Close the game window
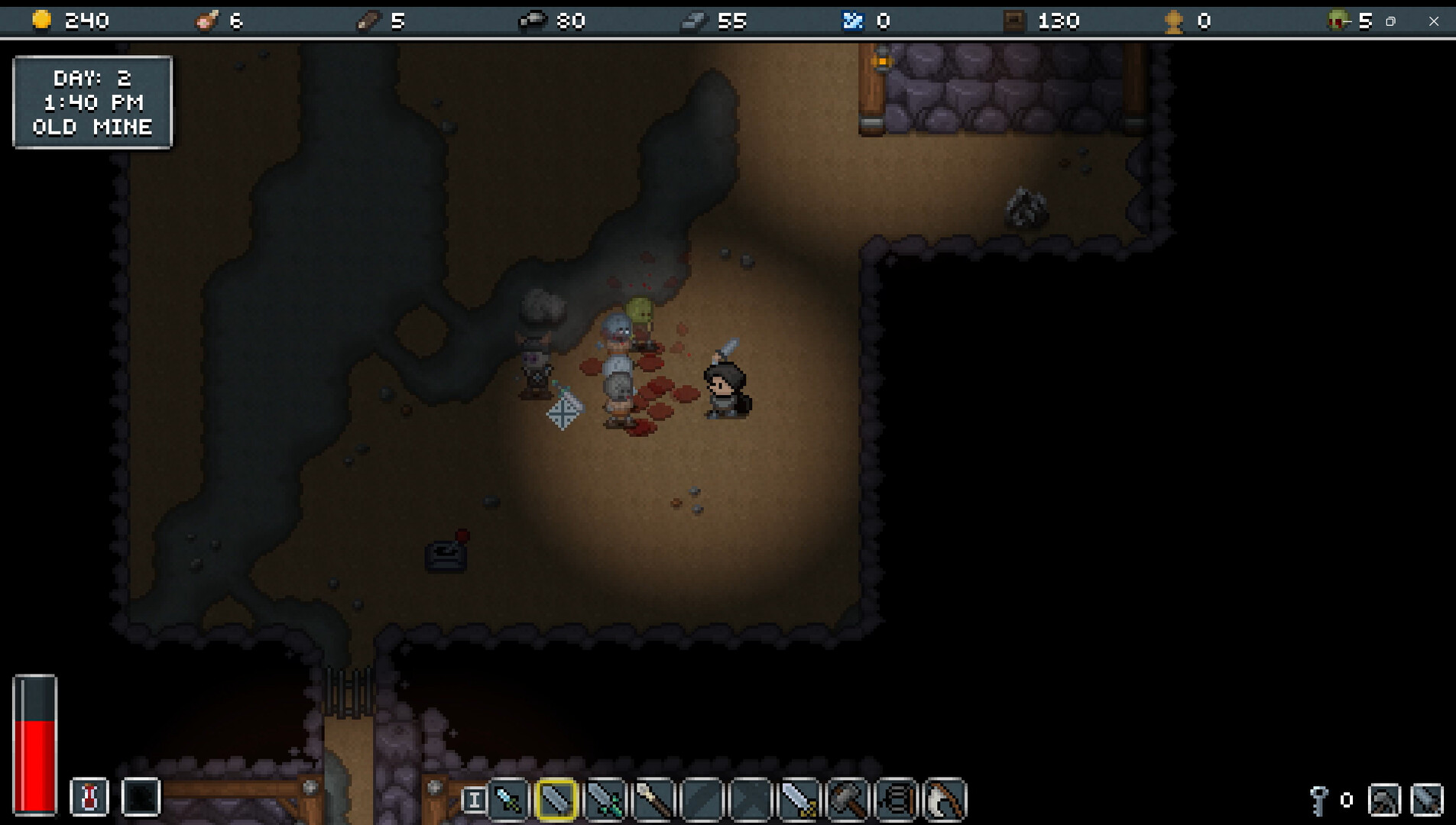The height and width of the screenshot is (825, 1456). [1434, 21]
